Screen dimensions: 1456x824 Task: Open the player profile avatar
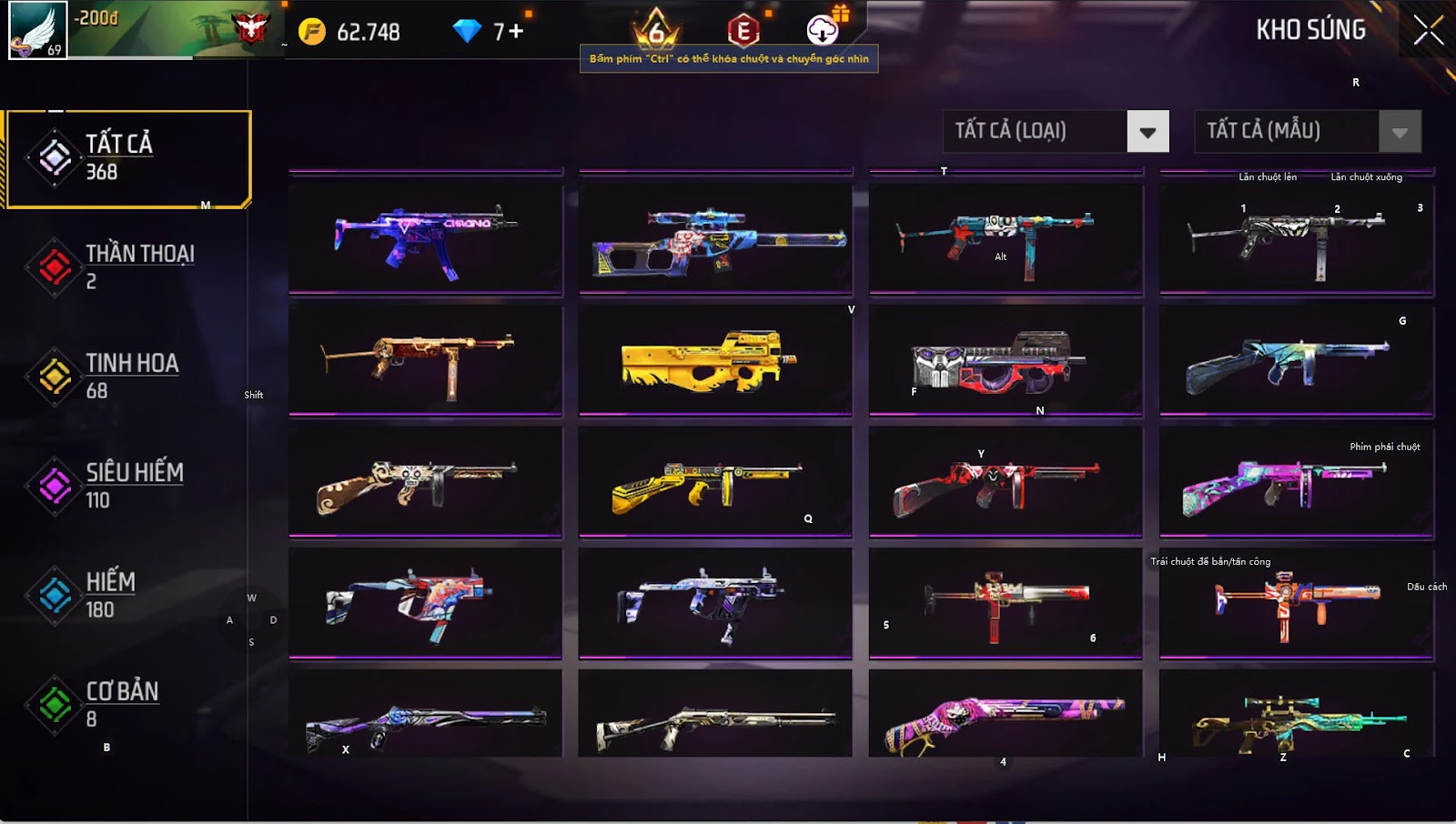click(x=38, y=30)
